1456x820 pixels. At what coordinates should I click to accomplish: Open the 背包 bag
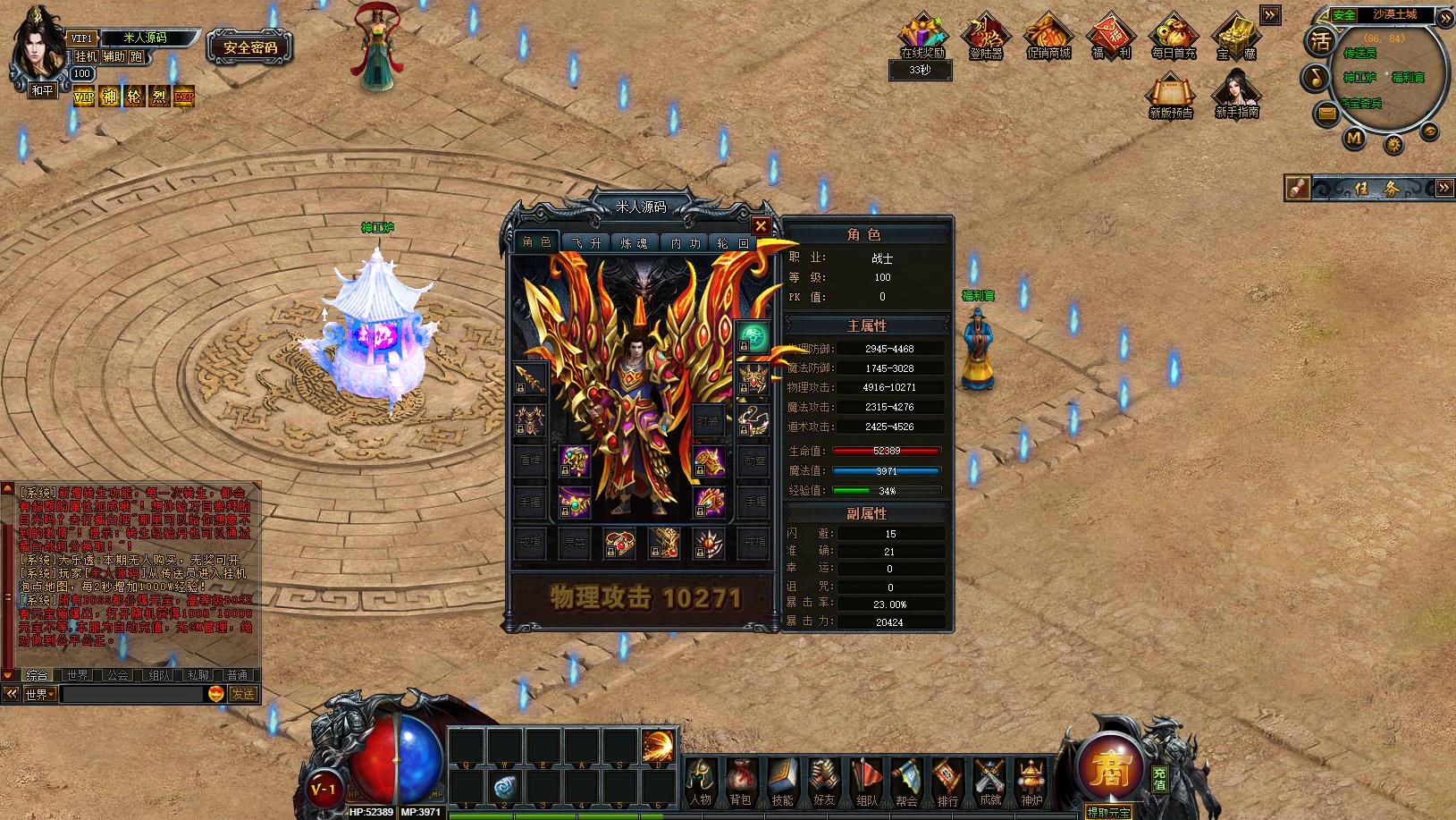click(740, 782)
